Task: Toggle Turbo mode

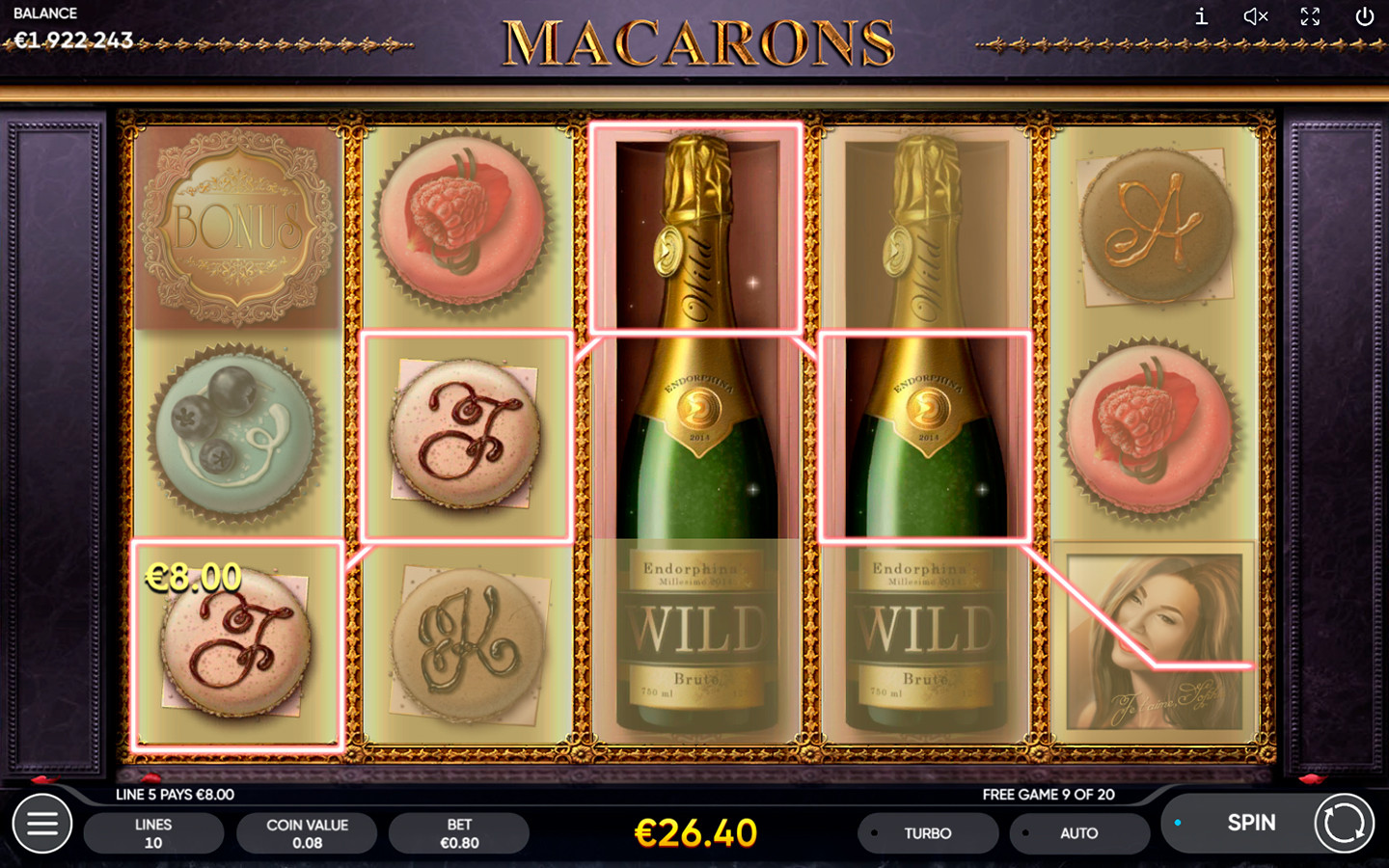Action: pyautogui.click(x=927, y=833)
